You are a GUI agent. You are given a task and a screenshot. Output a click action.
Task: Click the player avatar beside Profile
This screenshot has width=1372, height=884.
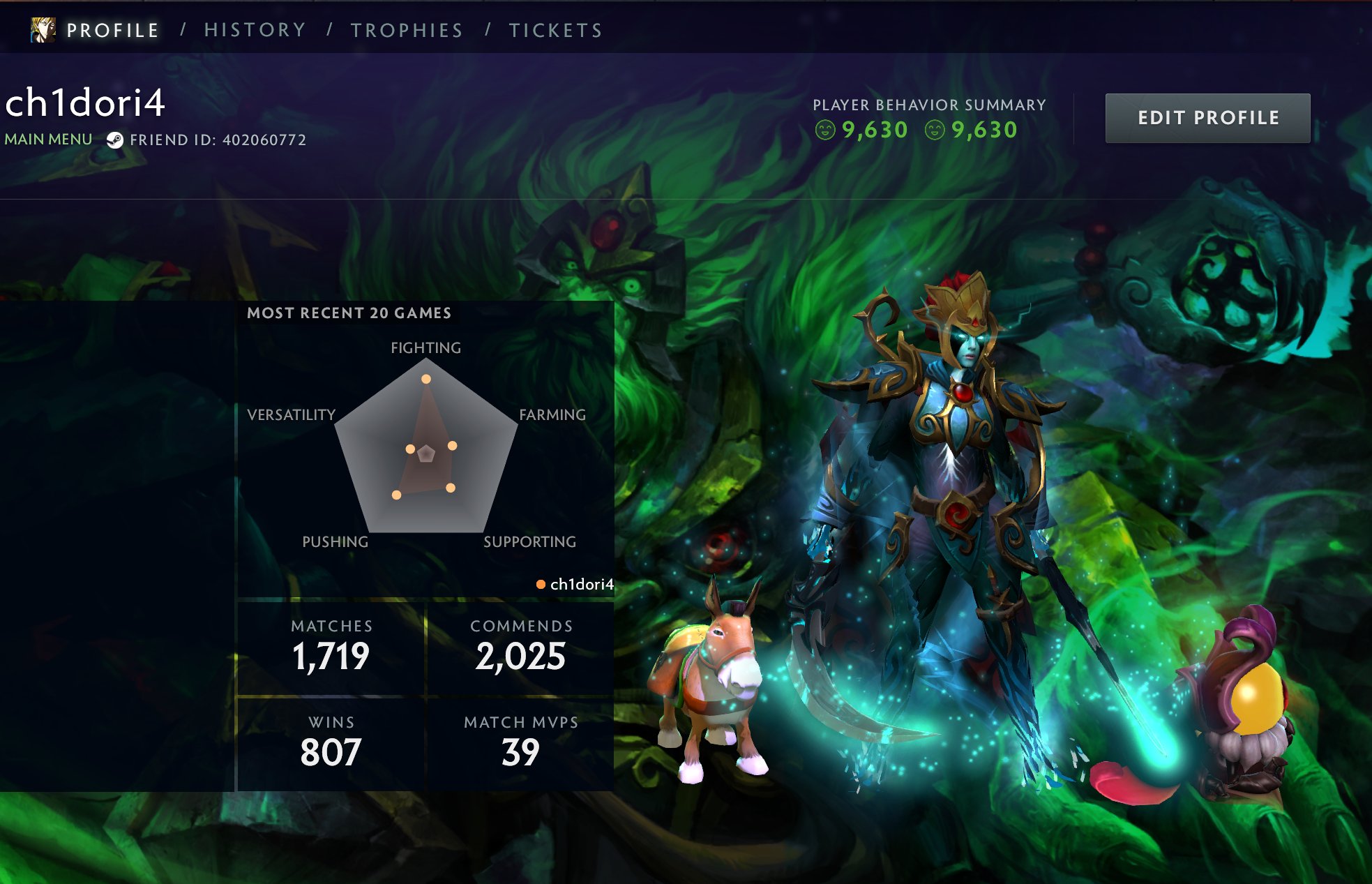(43, 29)
